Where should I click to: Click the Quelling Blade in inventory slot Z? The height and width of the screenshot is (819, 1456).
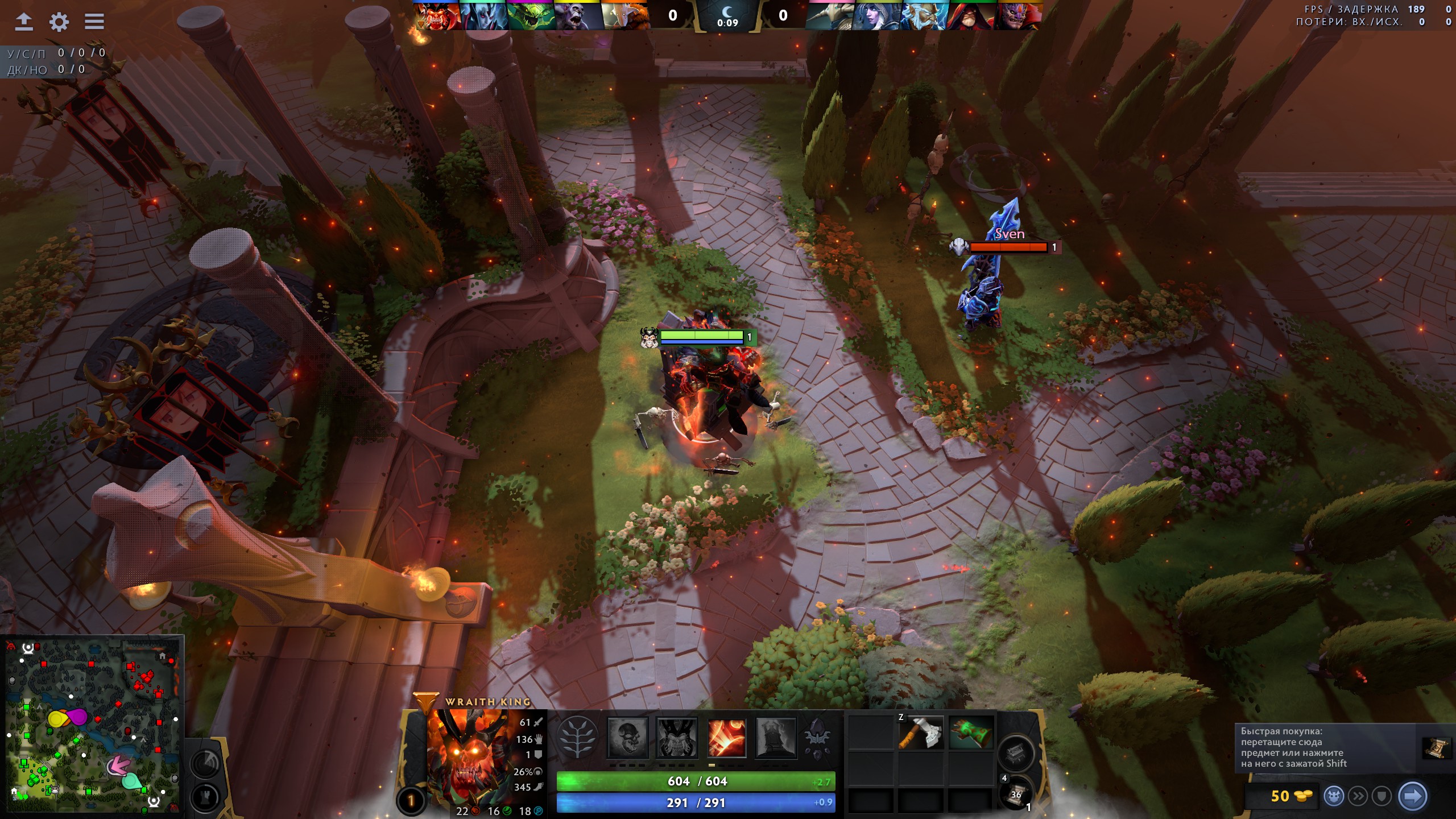[921, 733]
